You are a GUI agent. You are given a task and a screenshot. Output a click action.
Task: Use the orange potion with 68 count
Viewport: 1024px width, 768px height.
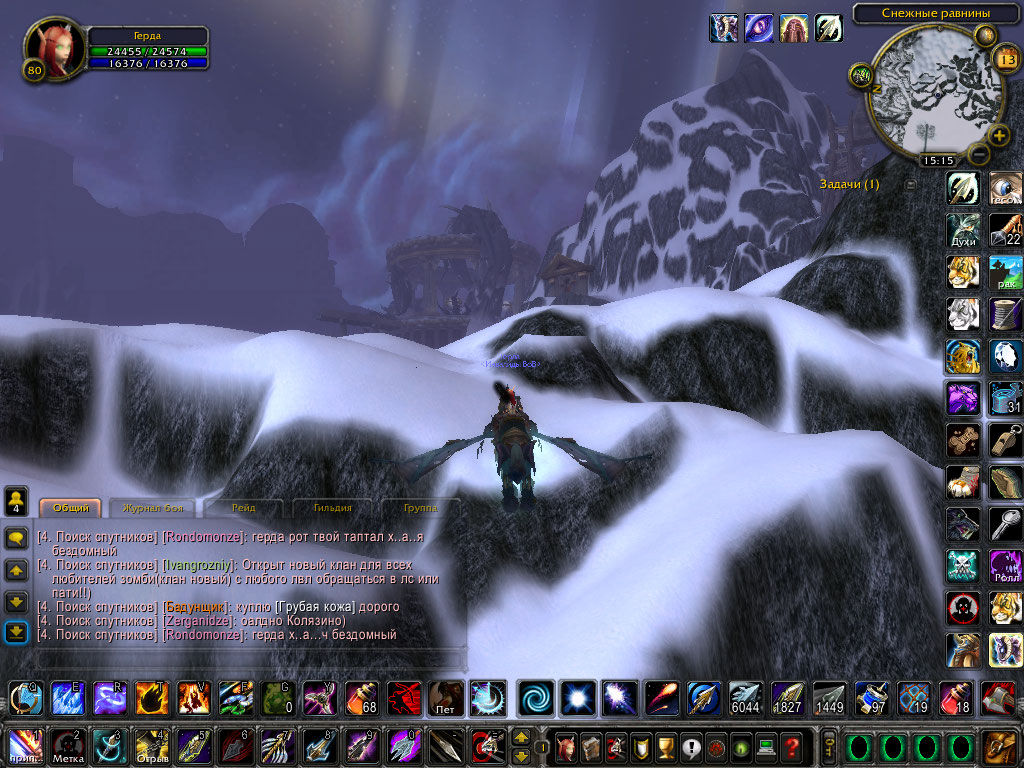coord(362,698)
